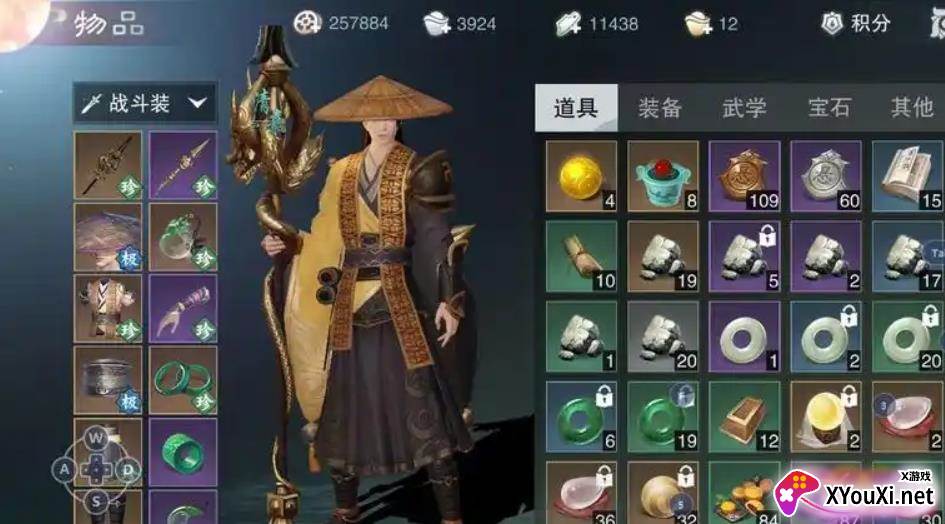
Task: Select the gold orb item with count 4
Action: [x=581, y=175]
